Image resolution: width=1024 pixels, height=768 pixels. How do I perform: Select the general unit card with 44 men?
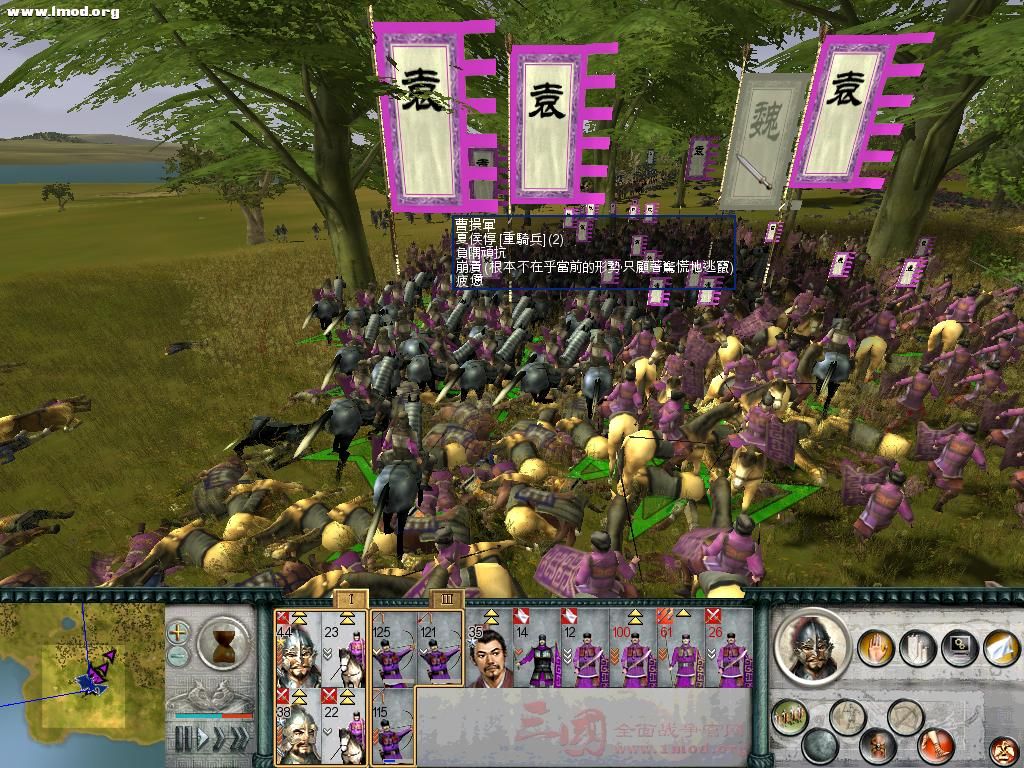(298, 647)
